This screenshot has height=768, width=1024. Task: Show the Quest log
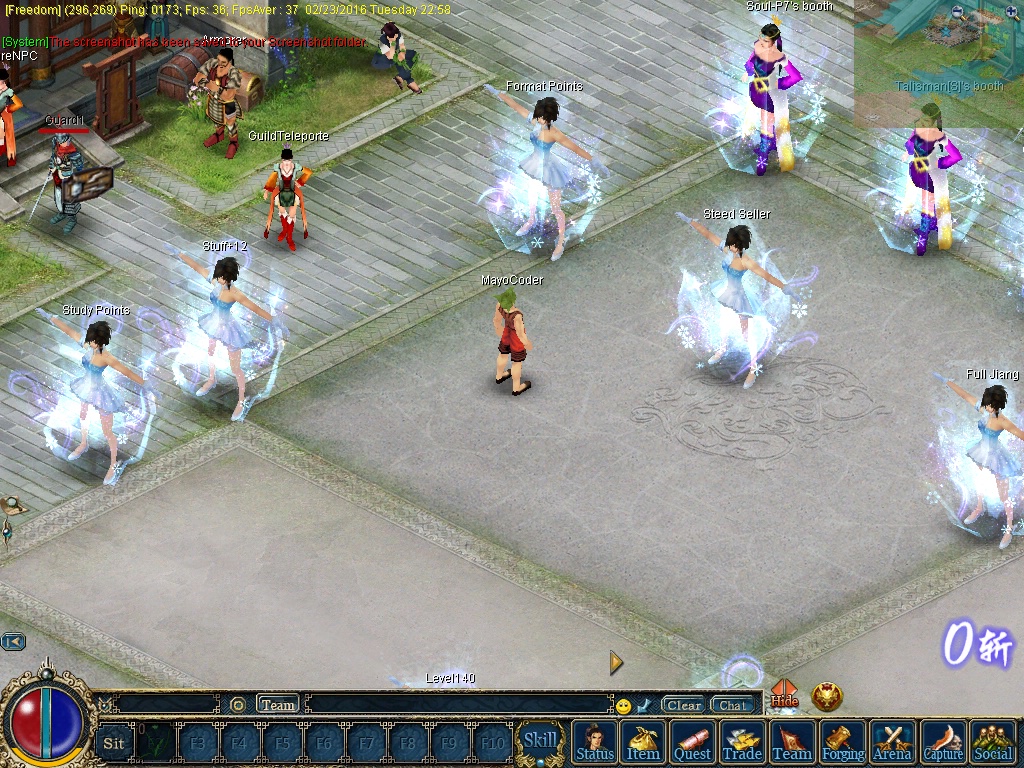coord(692,742)
